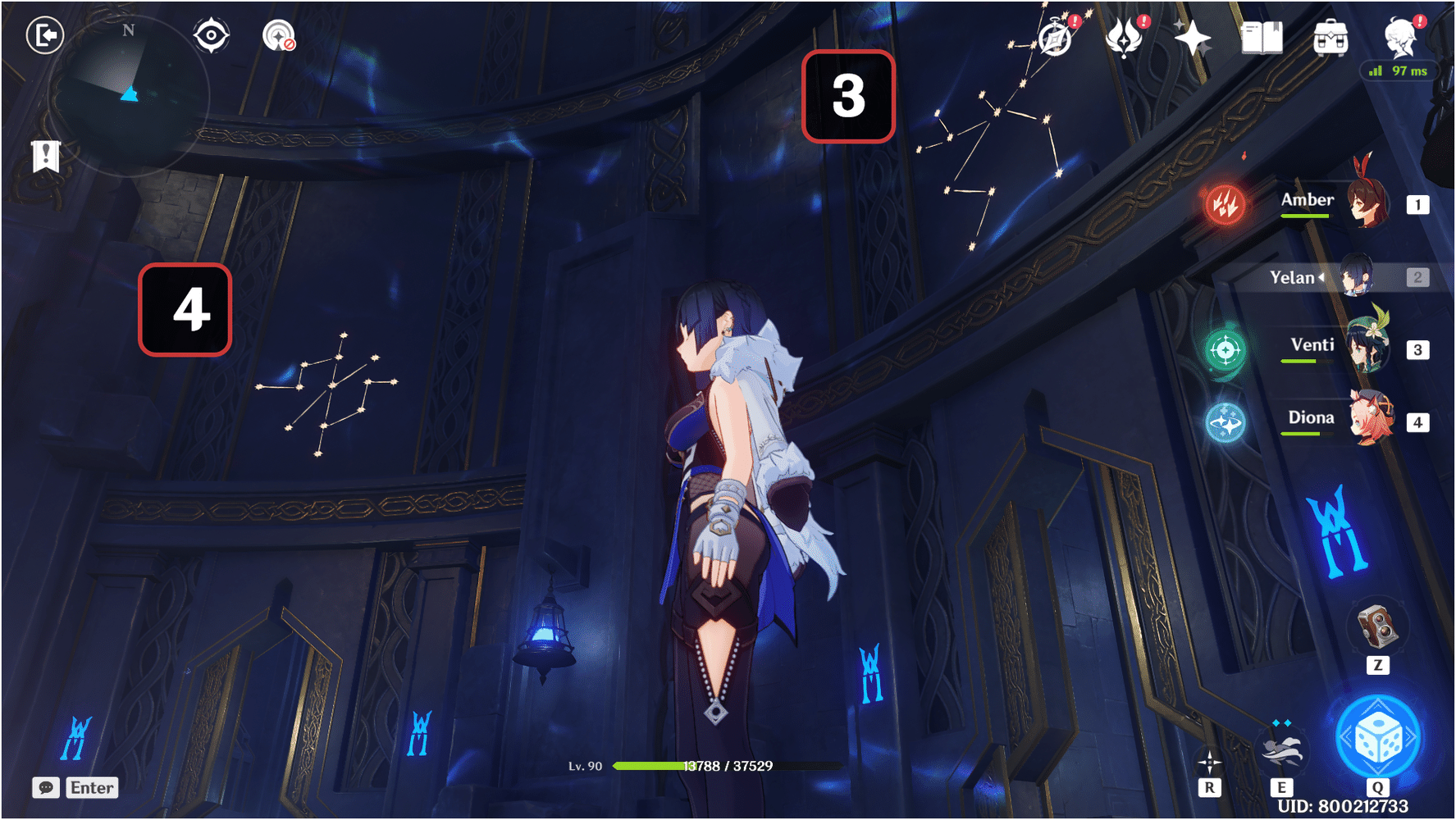The height and width of the screenshot is (820, 1456).
Task: Click the eye icon beside the minimap
Action: point(212,35)
